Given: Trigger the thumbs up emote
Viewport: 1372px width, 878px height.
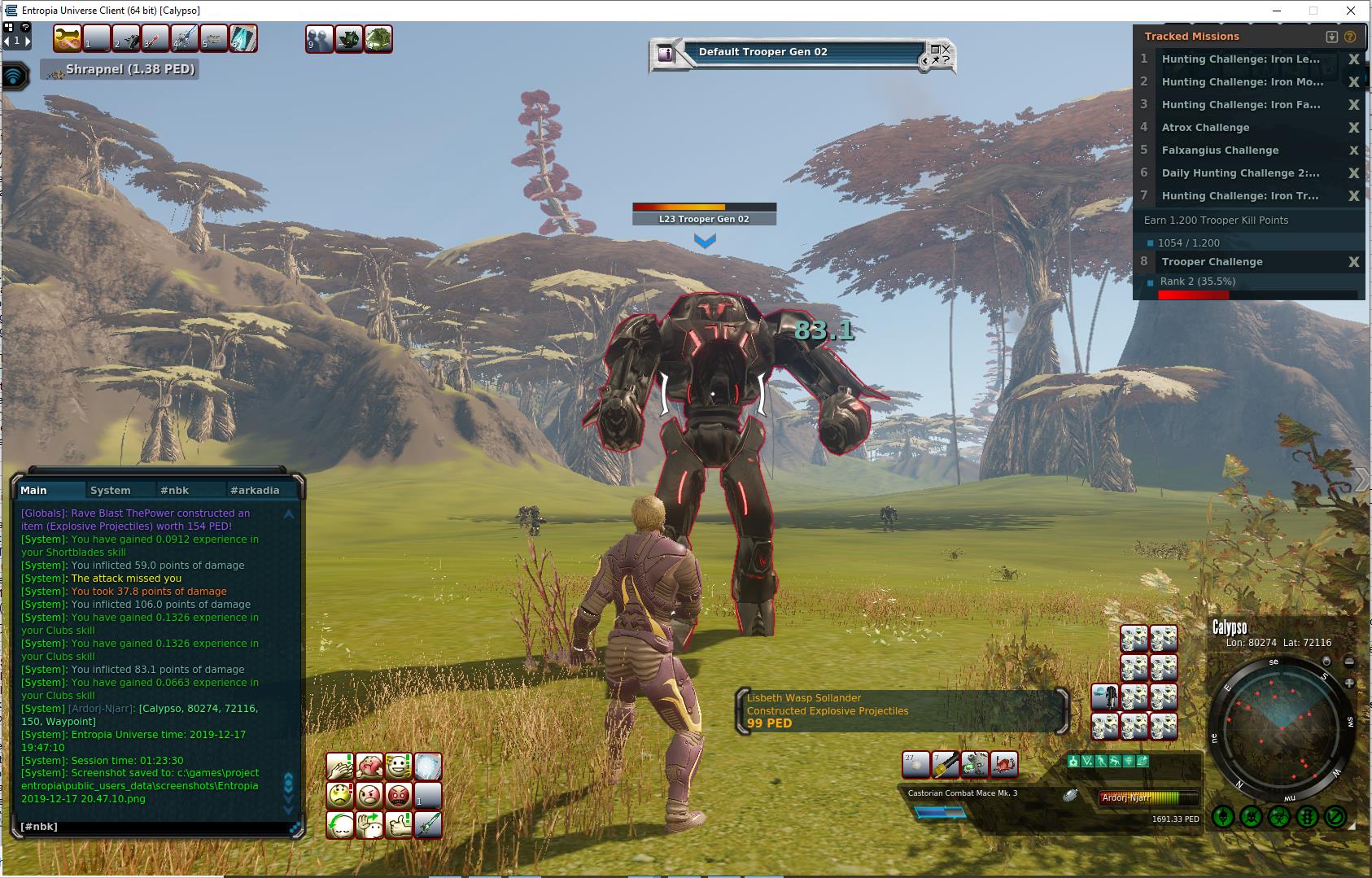Looking at the screenshot, I should (399, 825).
